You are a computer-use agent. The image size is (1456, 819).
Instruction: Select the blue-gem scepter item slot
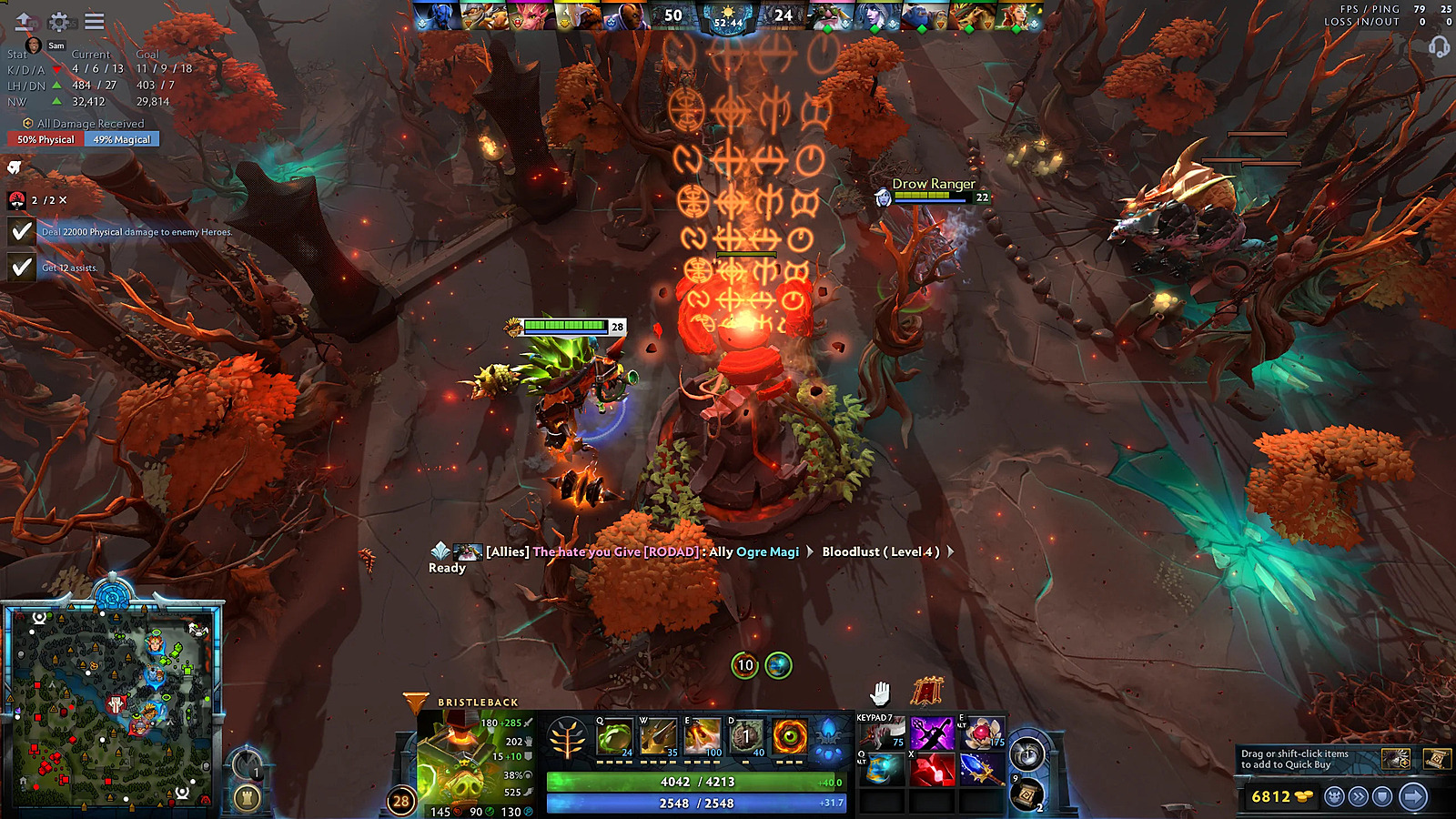[x=982, y=770]
